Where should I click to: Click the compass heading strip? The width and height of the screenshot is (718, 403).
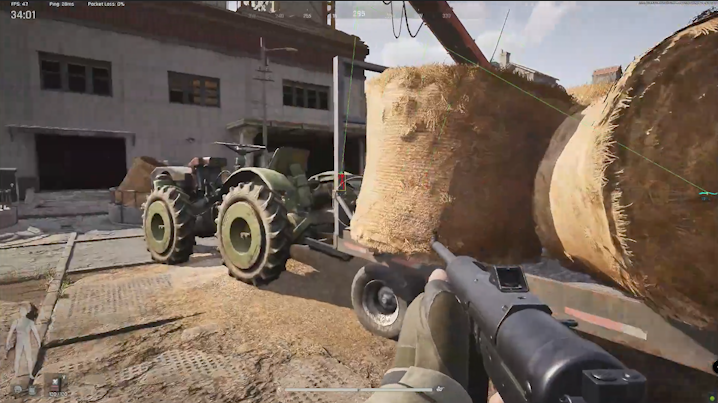click(x=358, y=14)
